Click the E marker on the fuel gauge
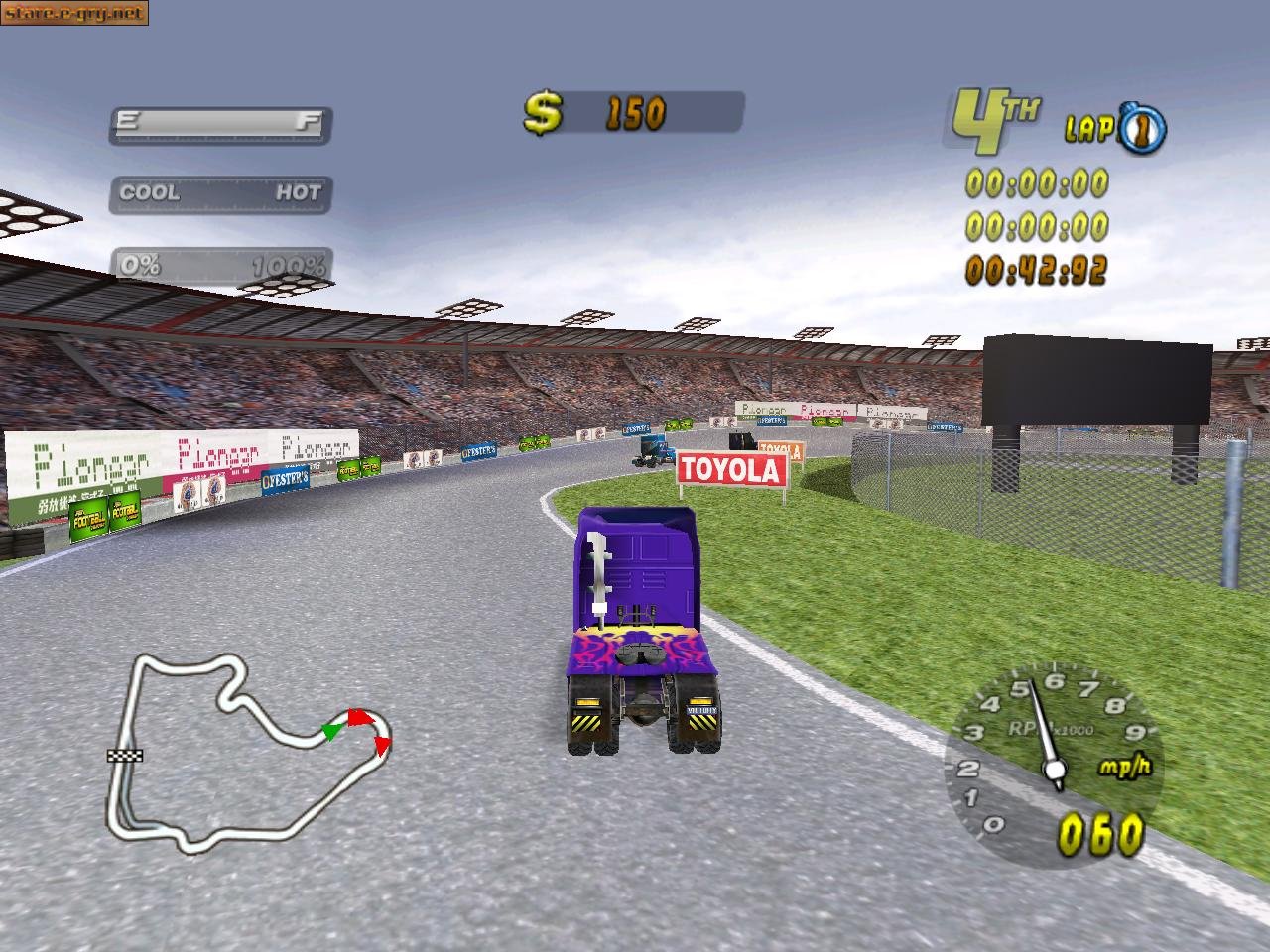Screen dimensions: 1270x952 (x=126, y=121)
